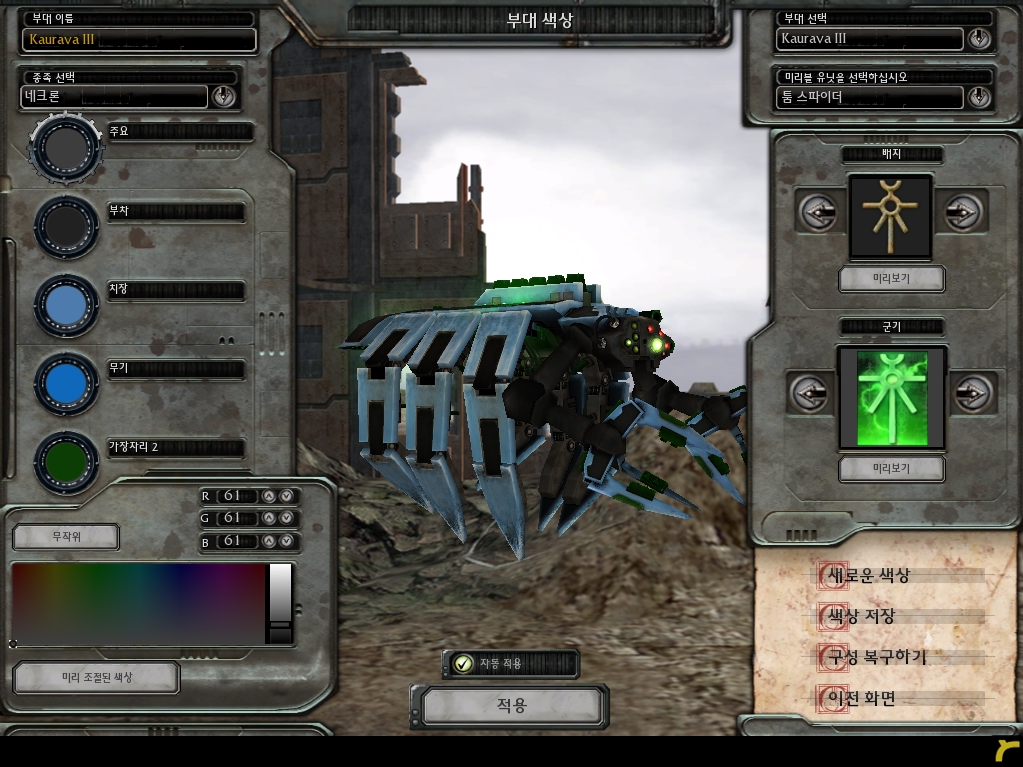Choose the 부차 secondary color swatch

click(66, 227)
